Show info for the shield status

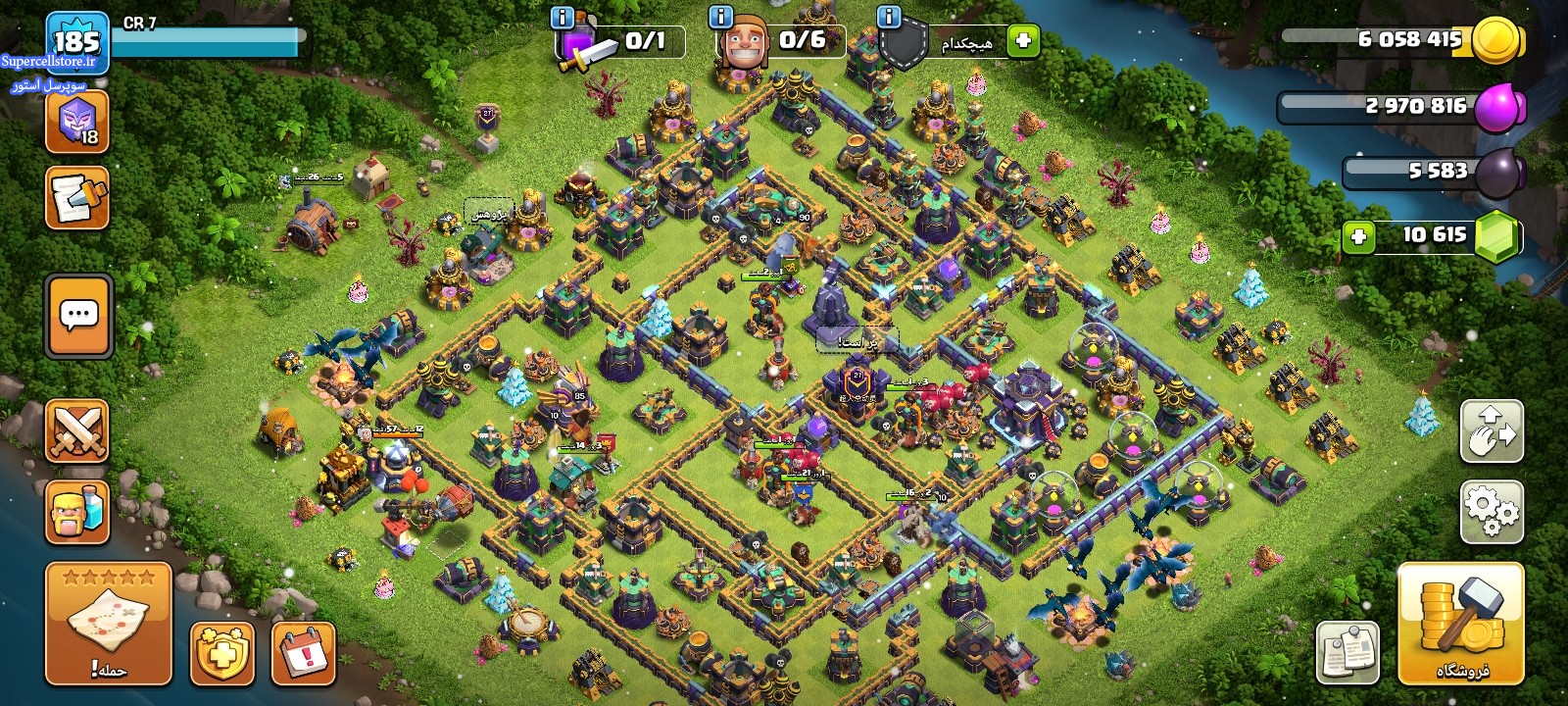click(889, 18)
